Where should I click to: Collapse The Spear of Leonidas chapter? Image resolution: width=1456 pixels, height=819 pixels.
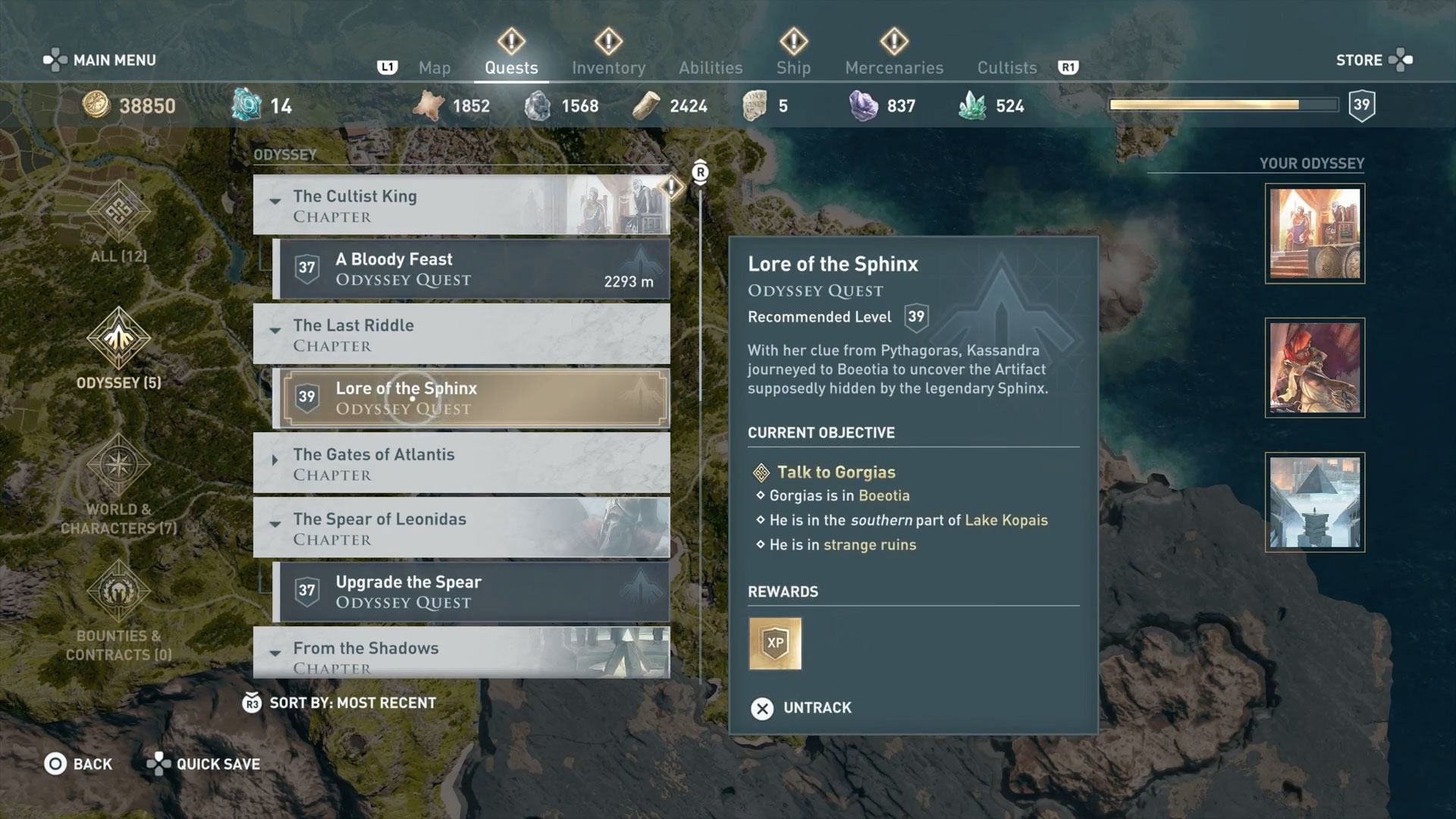tap(275, 525)
